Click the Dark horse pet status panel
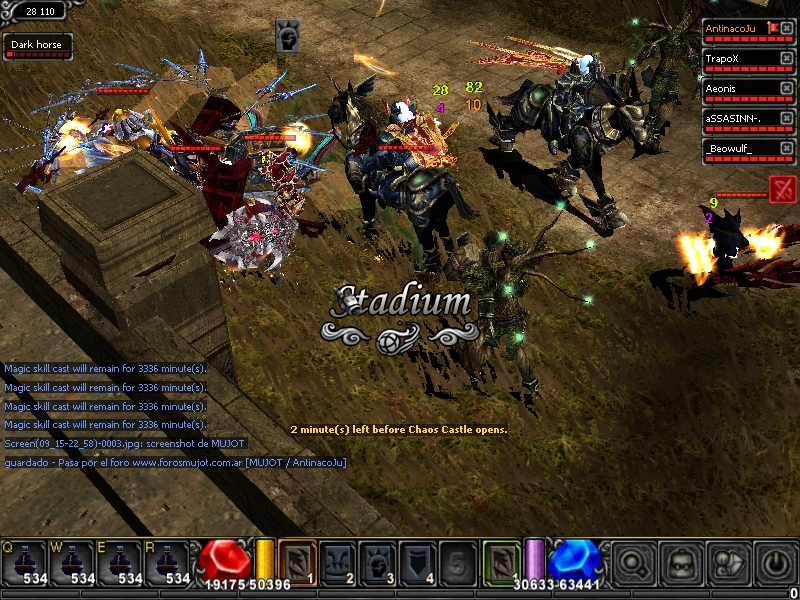800x600 pixels. [x=37, y=46]
